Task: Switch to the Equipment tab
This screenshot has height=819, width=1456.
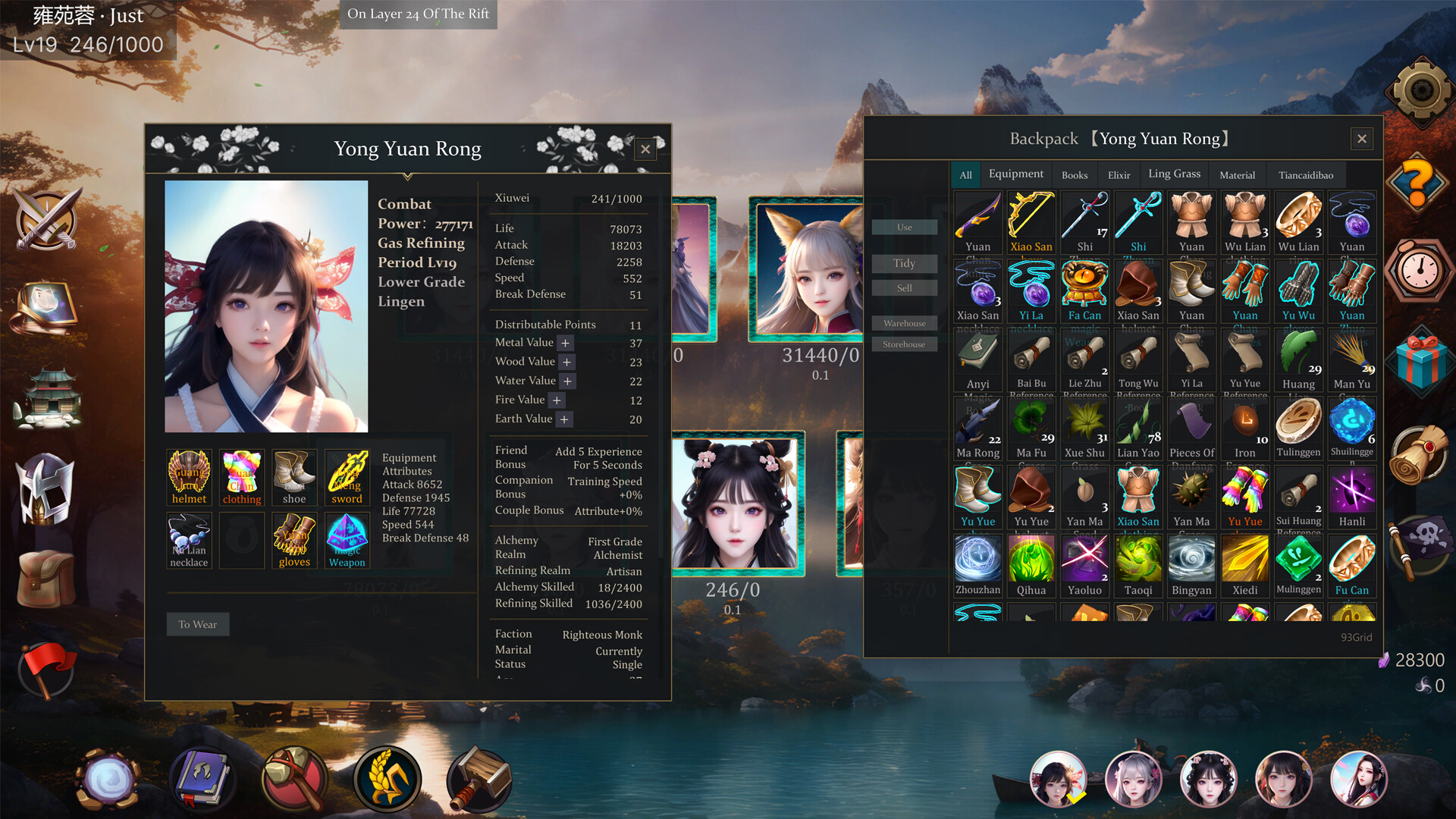Action: coord(1016,174)
